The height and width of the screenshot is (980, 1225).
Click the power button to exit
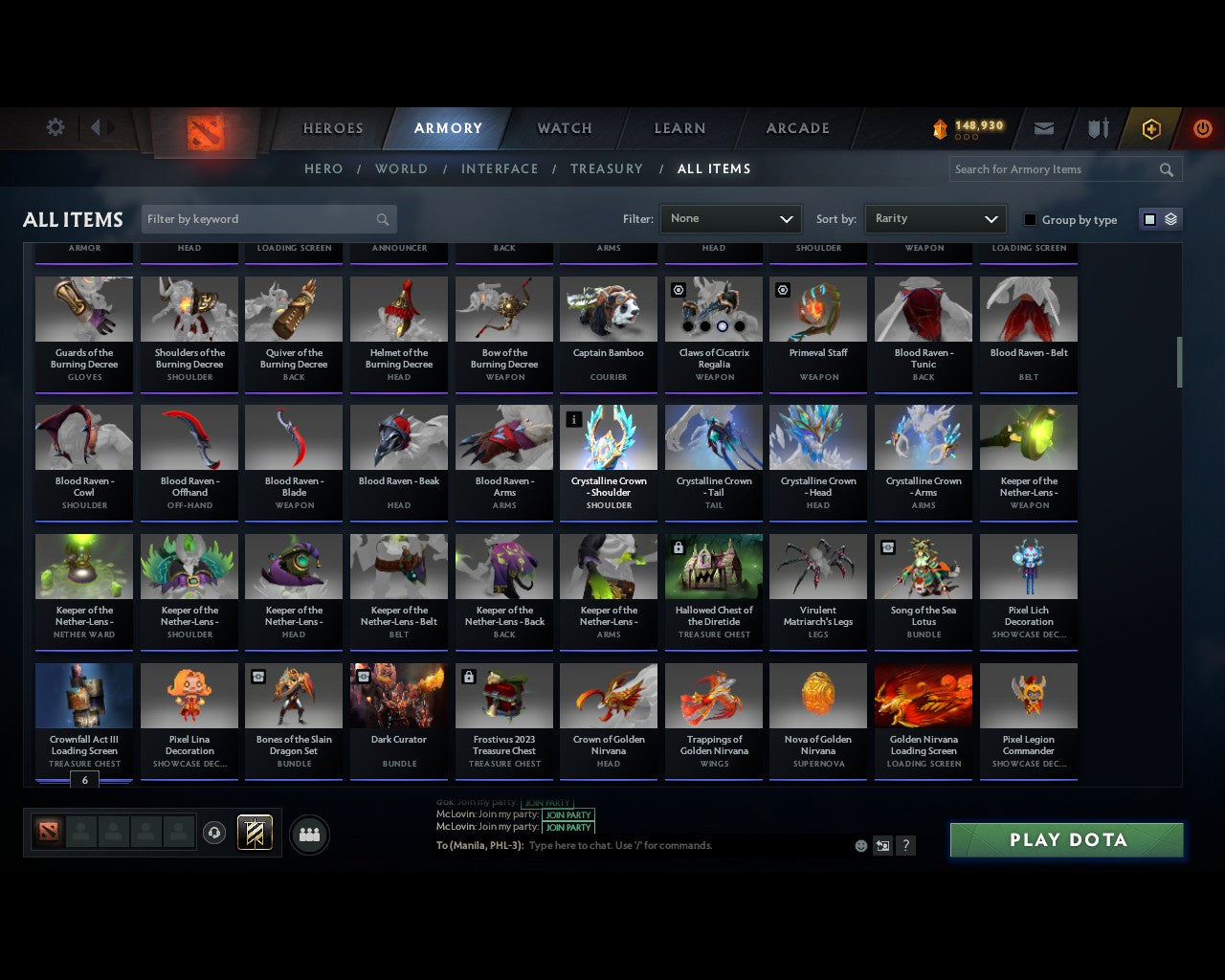pos(1202,127)
